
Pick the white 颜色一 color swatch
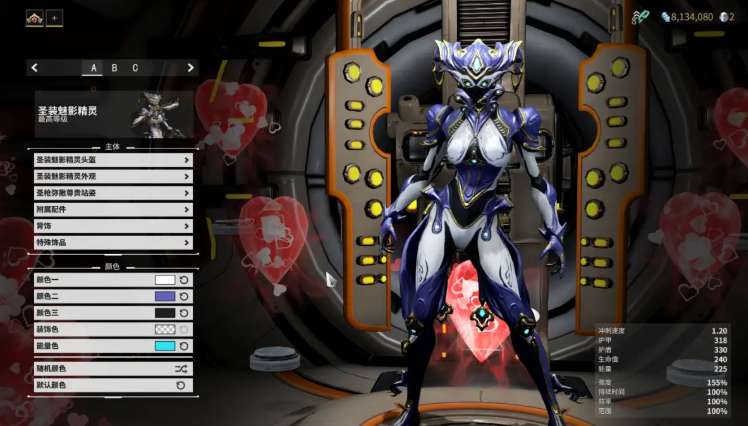[165, 280]
